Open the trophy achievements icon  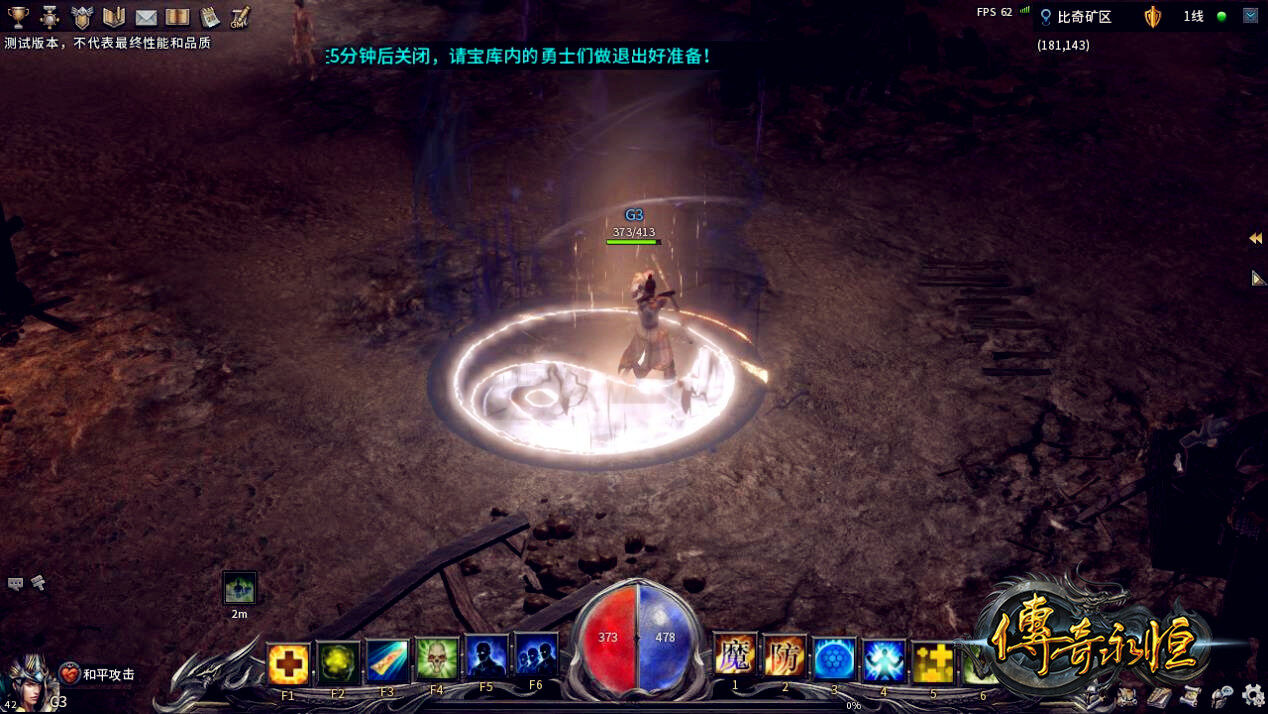pos(18,17)
